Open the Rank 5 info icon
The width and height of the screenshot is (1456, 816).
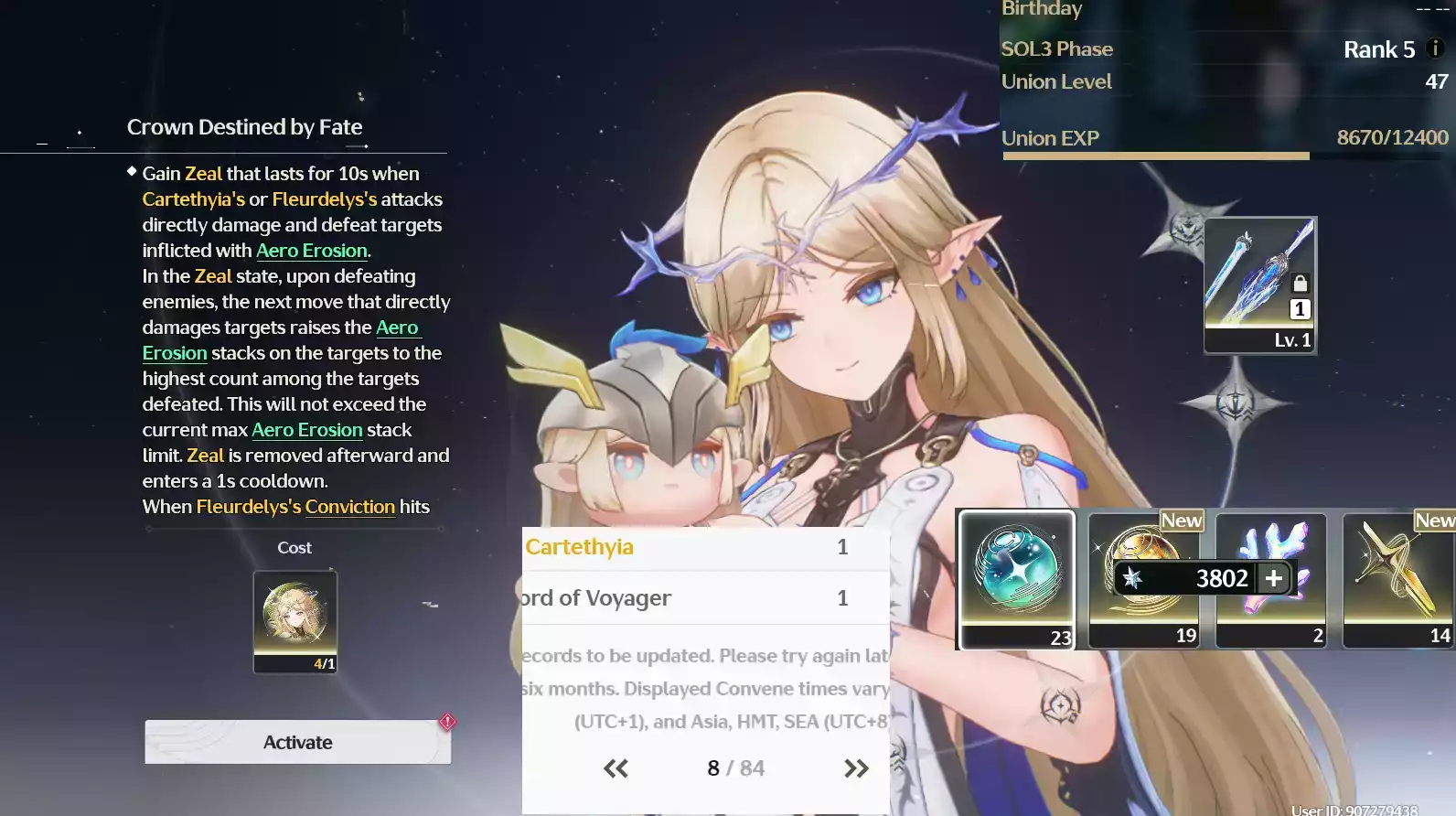[x=1435, y=48]
